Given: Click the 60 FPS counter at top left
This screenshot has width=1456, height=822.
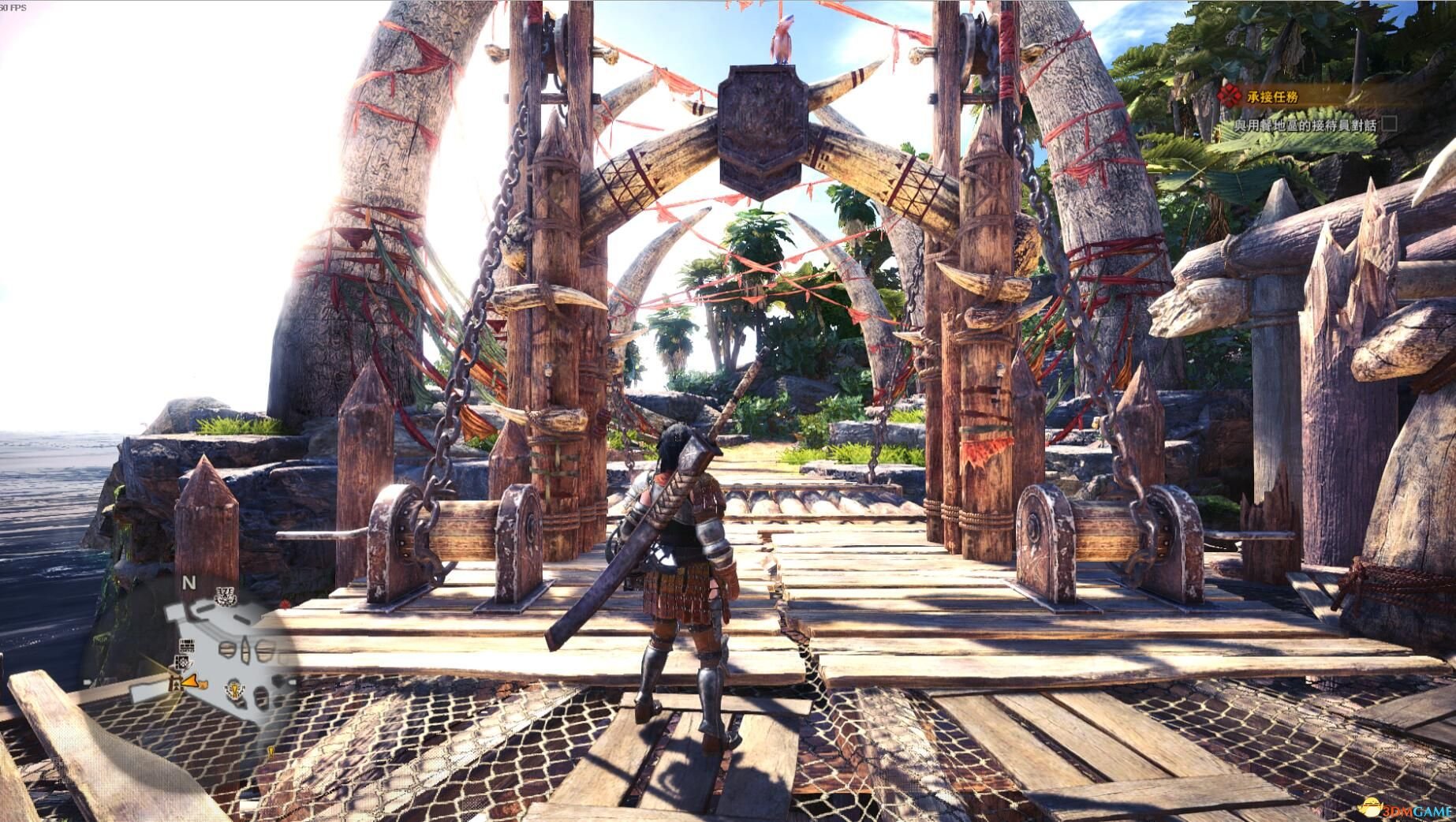Looking at the screenshot, I should (14, 6).
